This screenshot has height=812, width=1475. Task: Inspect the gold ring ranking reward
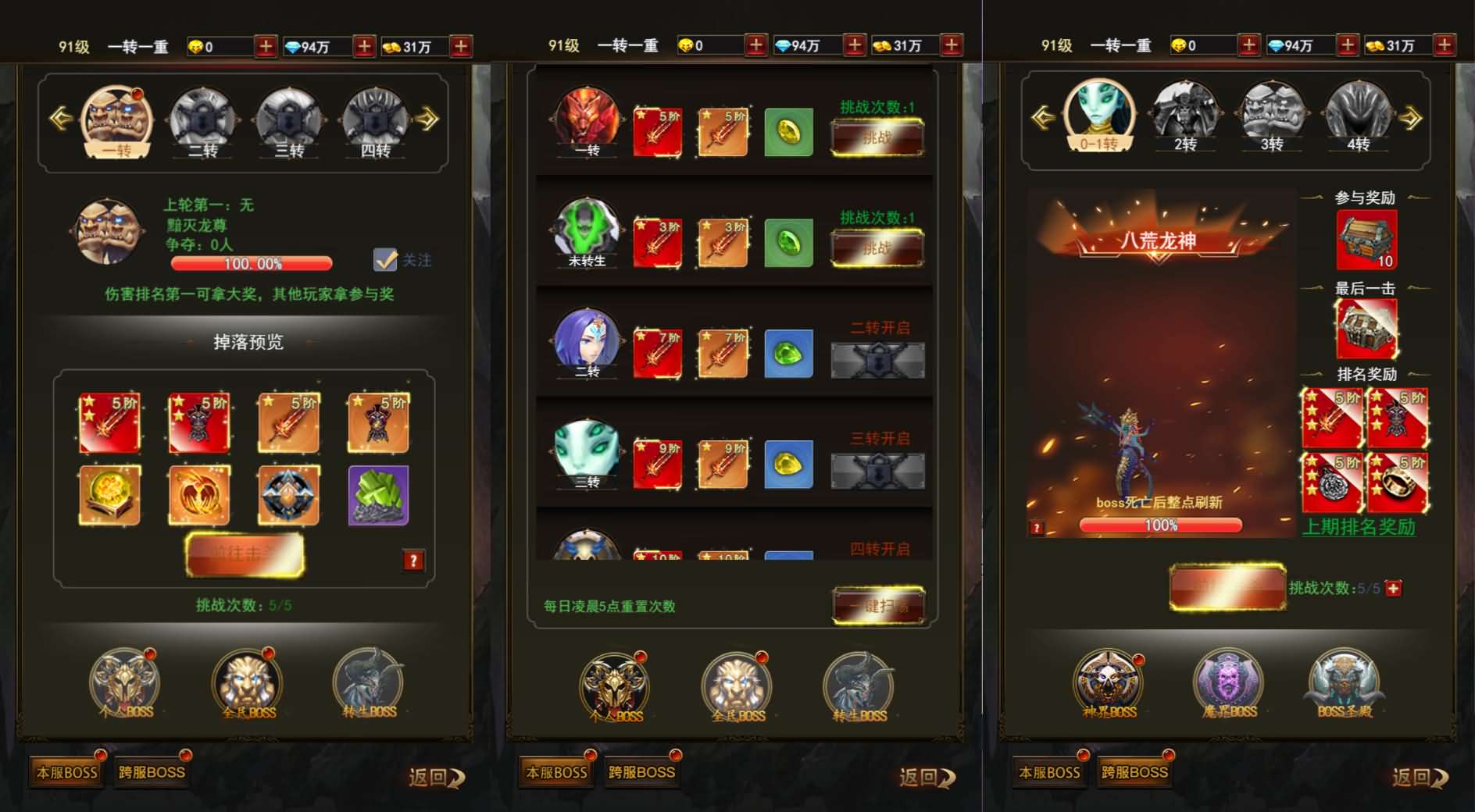tap(1398, 483)
